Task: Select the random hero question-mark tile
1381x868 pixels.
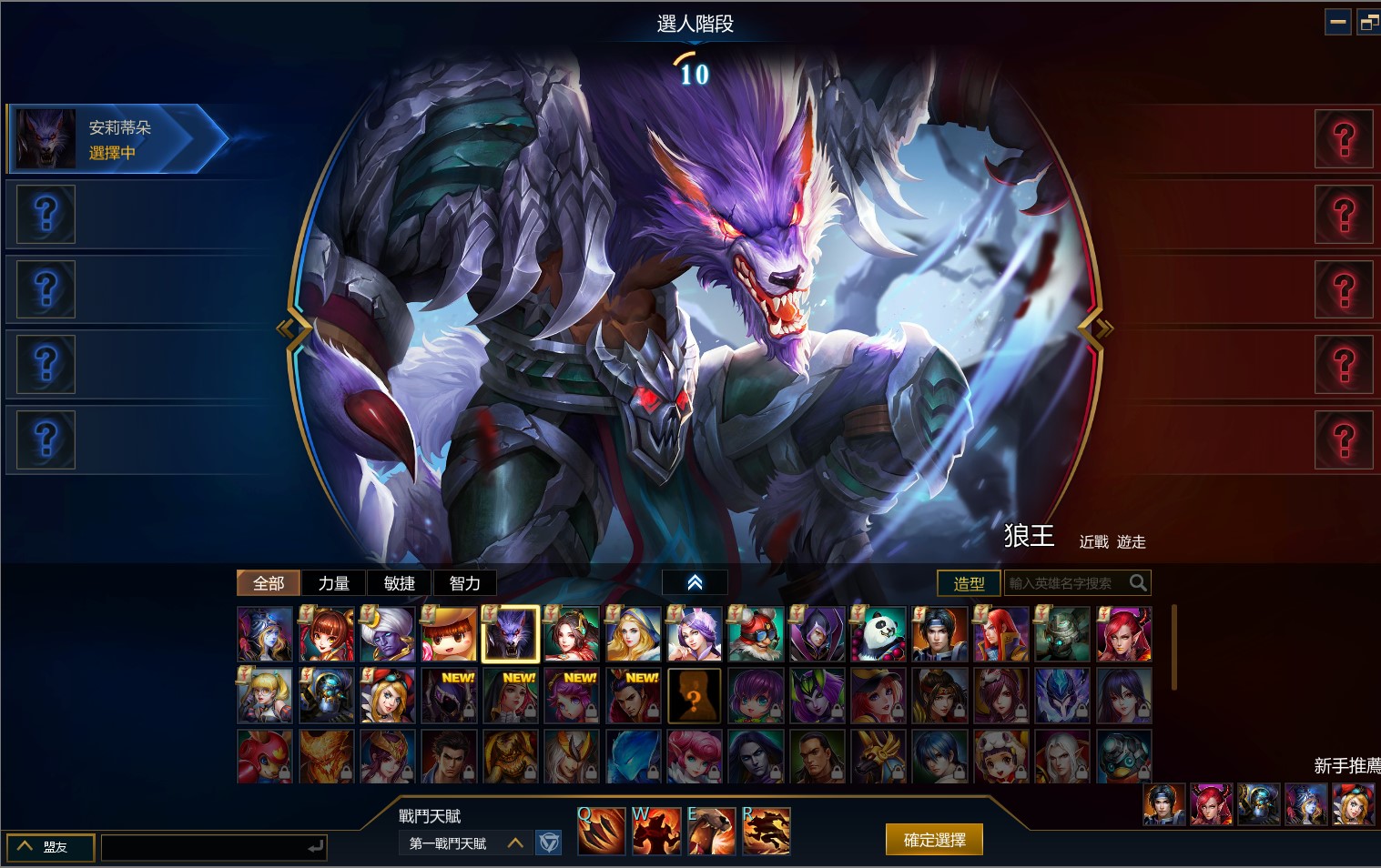Action: click(x=695, y=696)
